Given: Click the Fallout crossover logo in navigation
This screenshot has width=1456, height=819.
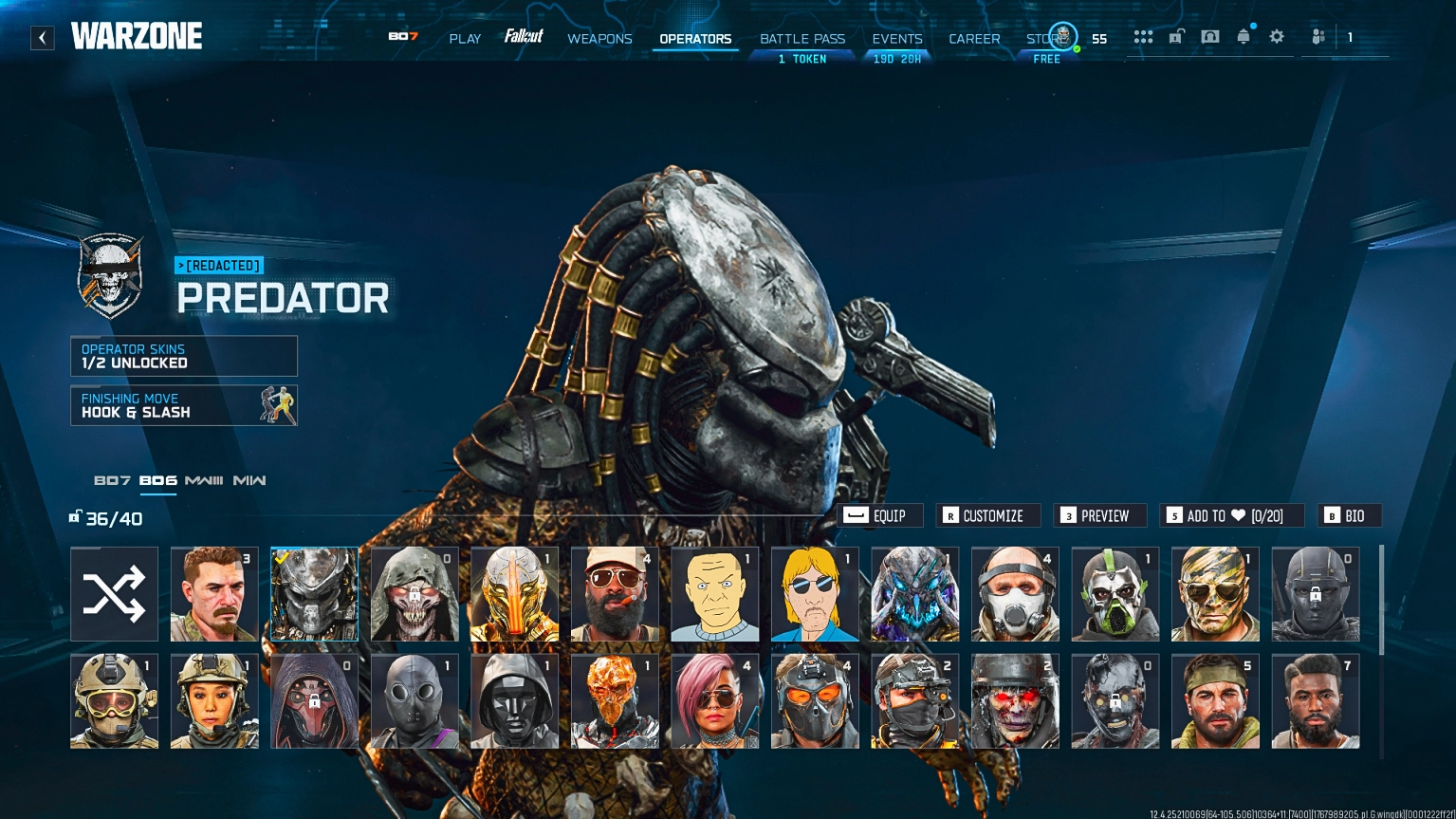Looking at the screenshot, I should pyautogui.click(x=525, y=37).
